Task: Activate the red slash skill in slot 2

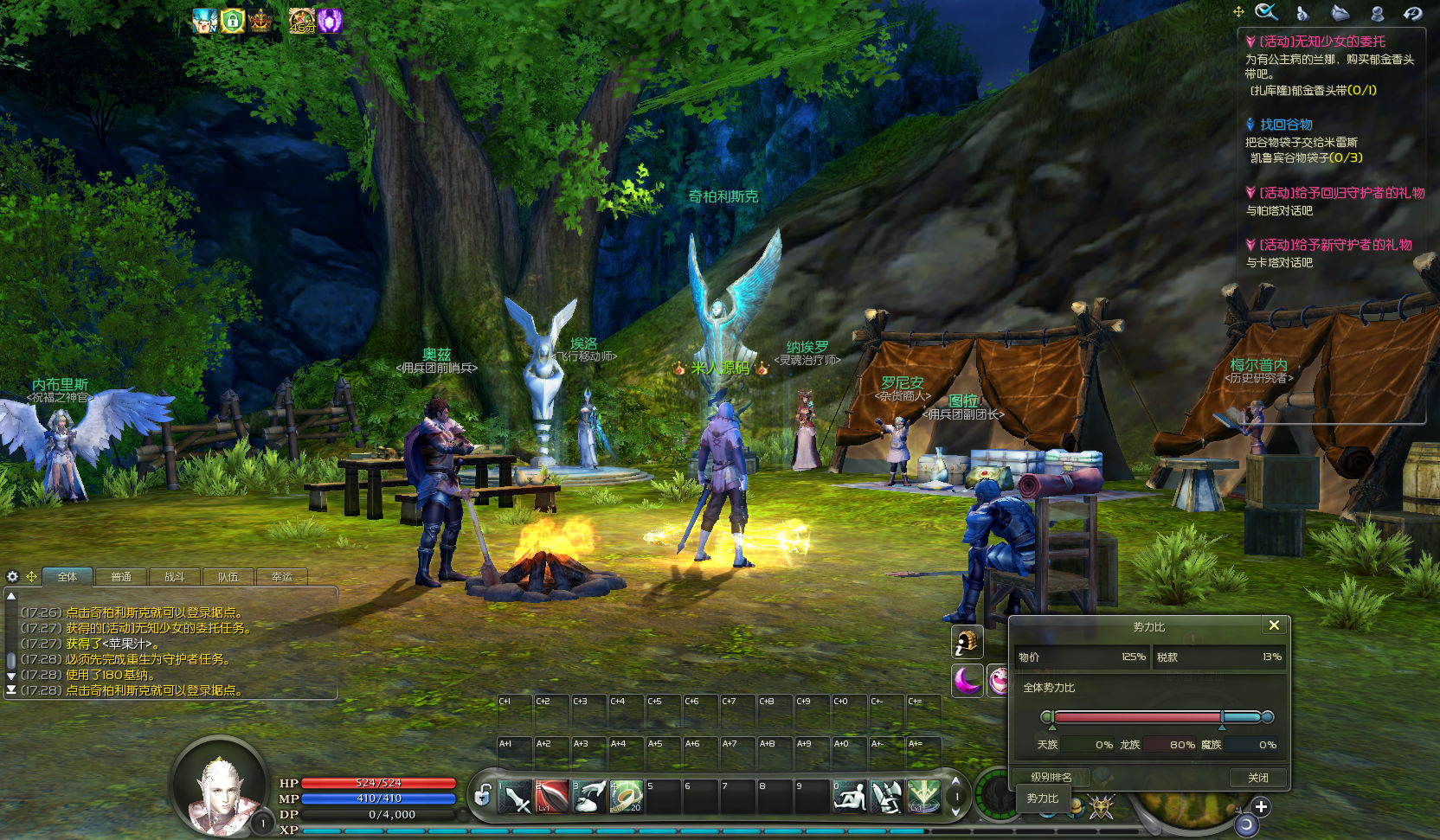Action: click(551, 797)
